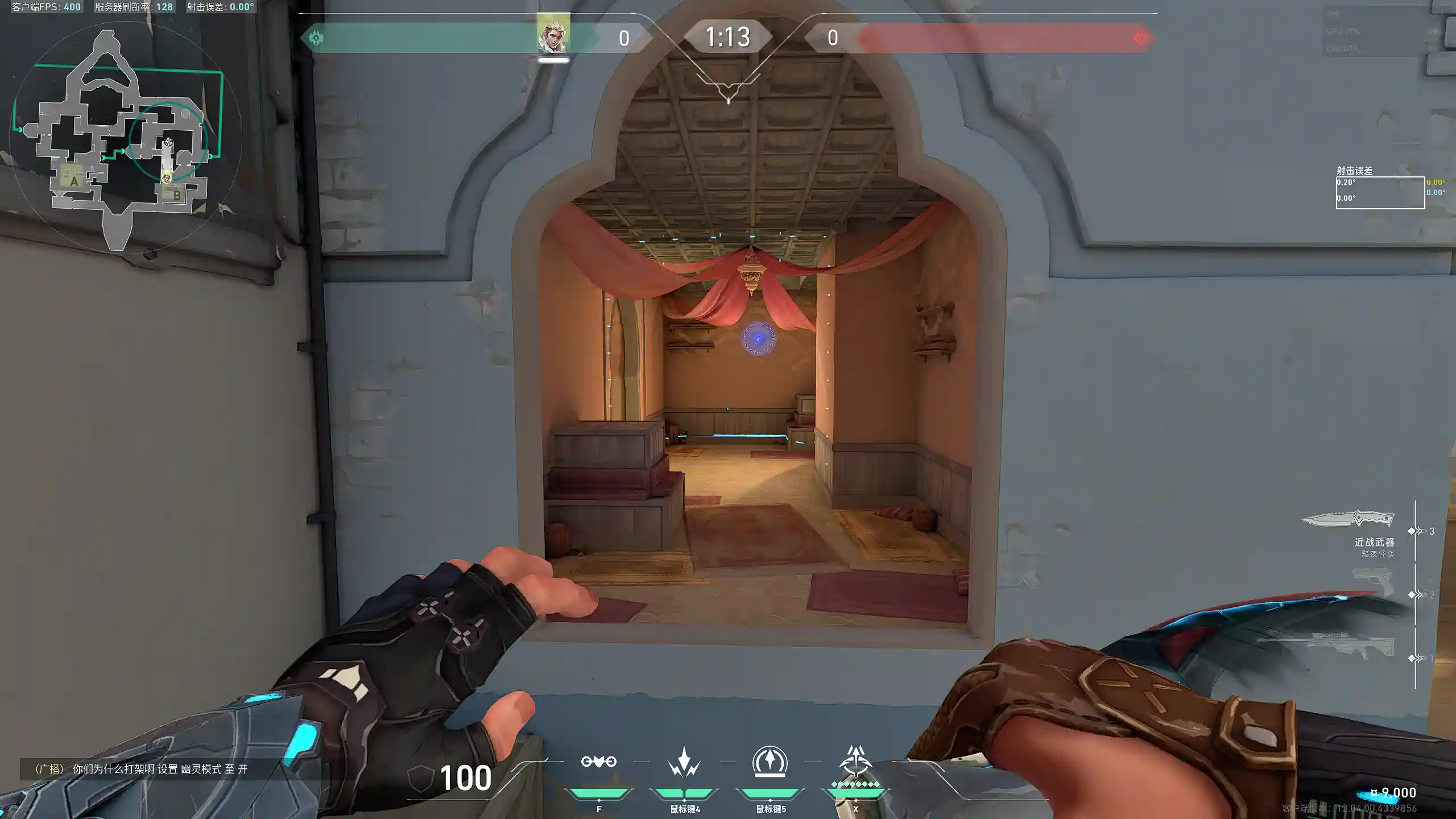Image resolution: width=1456 pixels, height=819 pixels.
Task: Click the shooting error graph box
Action: pos(1380,193)
